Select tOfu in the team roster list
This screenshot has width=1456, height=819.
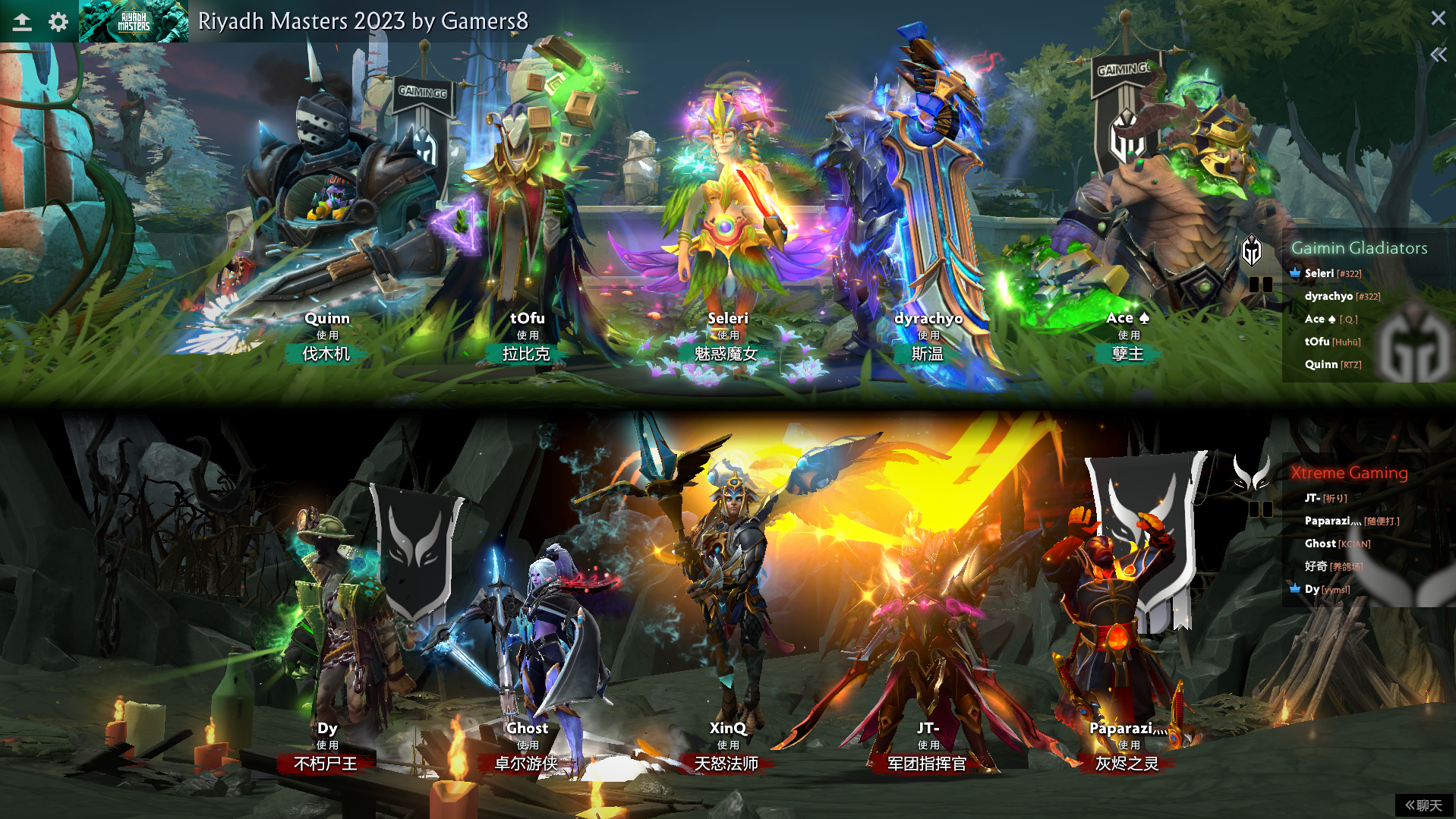tap(1317, 342)
